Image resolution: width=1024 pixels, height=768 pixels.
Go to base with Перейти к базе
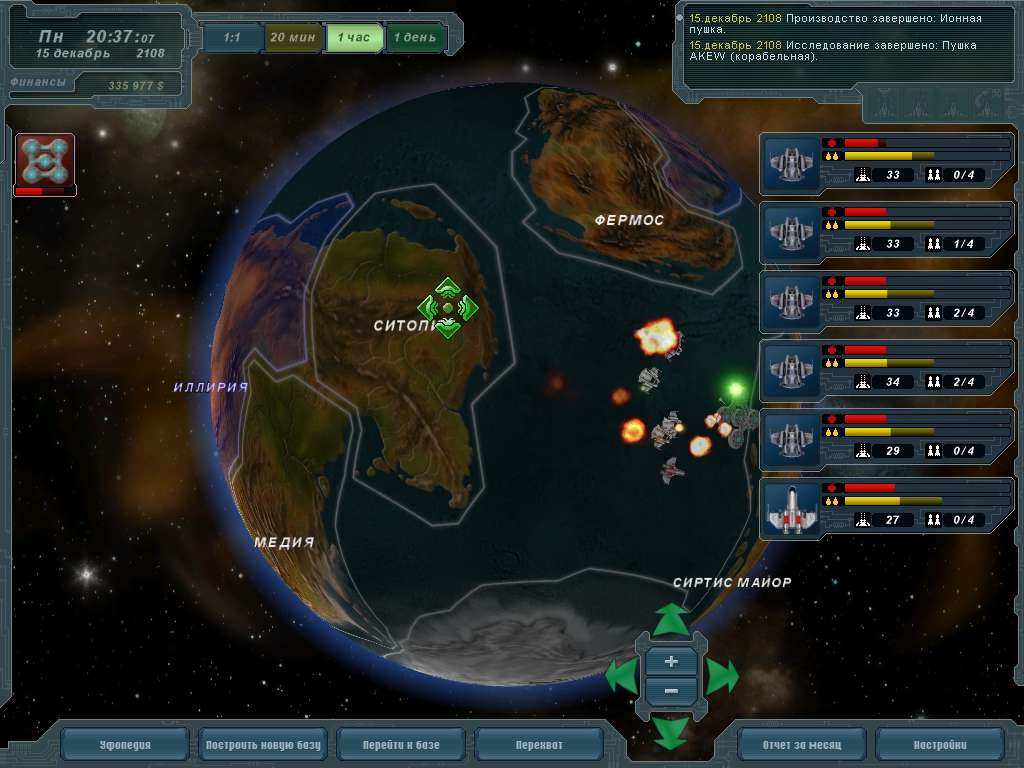pos(401,745)
